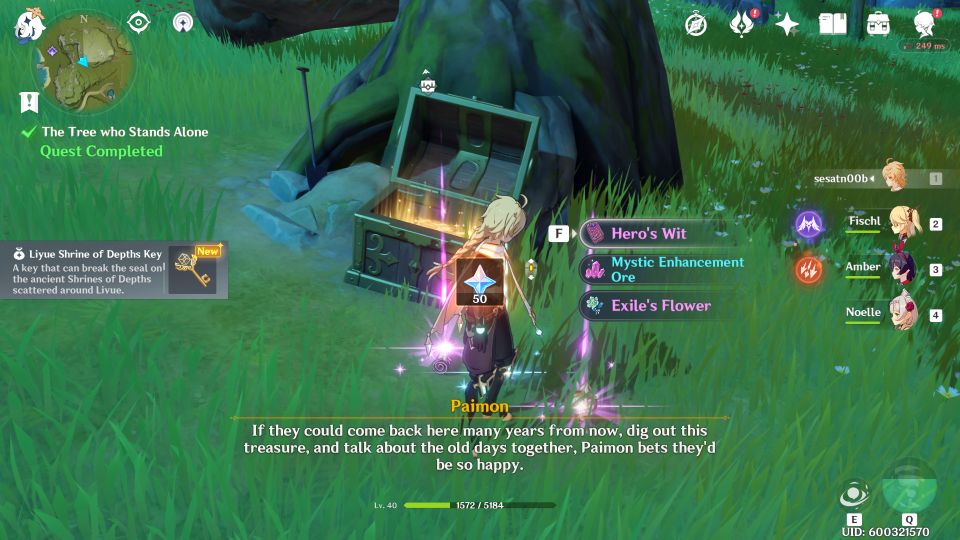Open the Wish star icon
960x540 pixels.
787,24
